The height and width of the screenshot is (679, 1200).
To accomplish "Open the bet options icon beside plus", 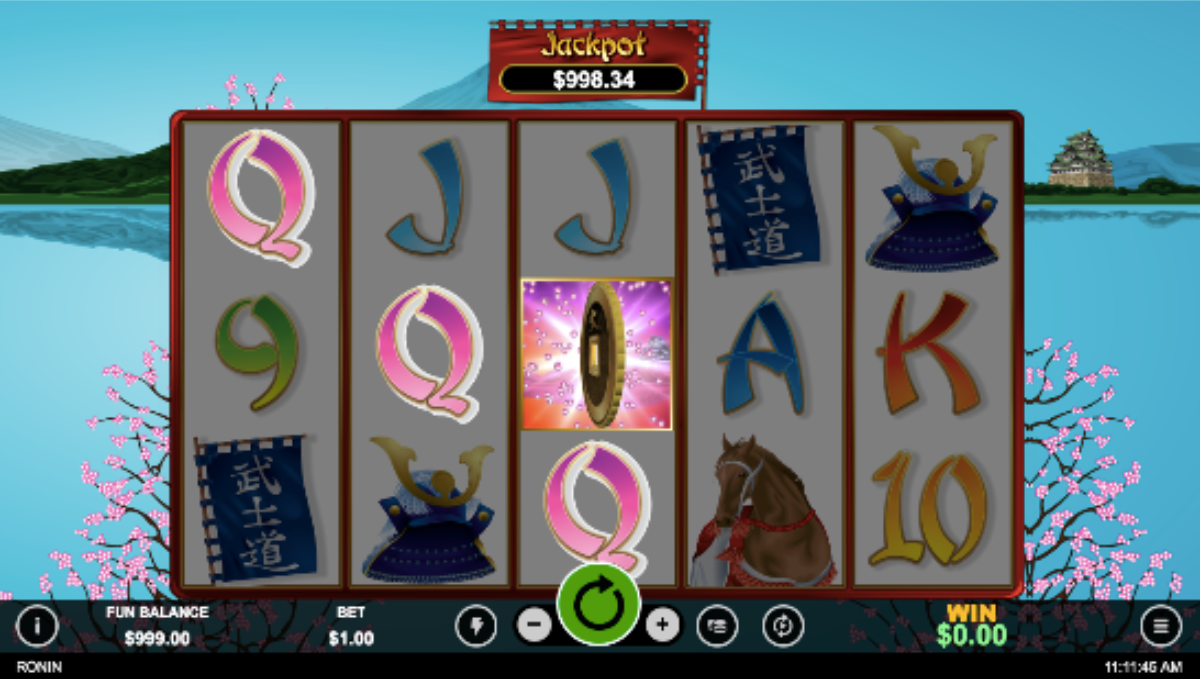I will point(717,627).
